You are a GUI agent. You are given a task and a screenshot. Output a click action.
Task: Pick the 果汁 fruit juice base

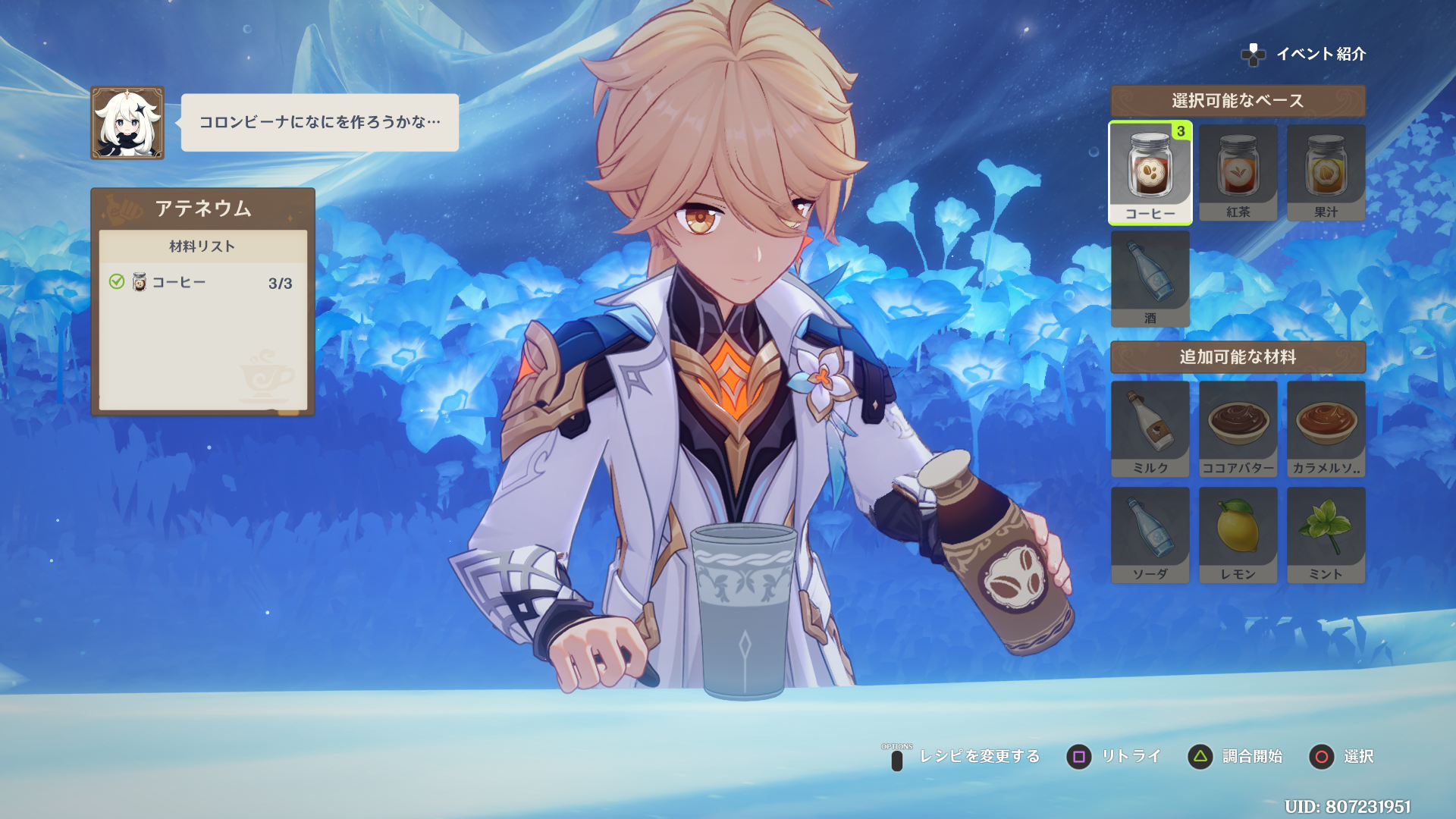pyautogui.click(x=1326, y=173)
